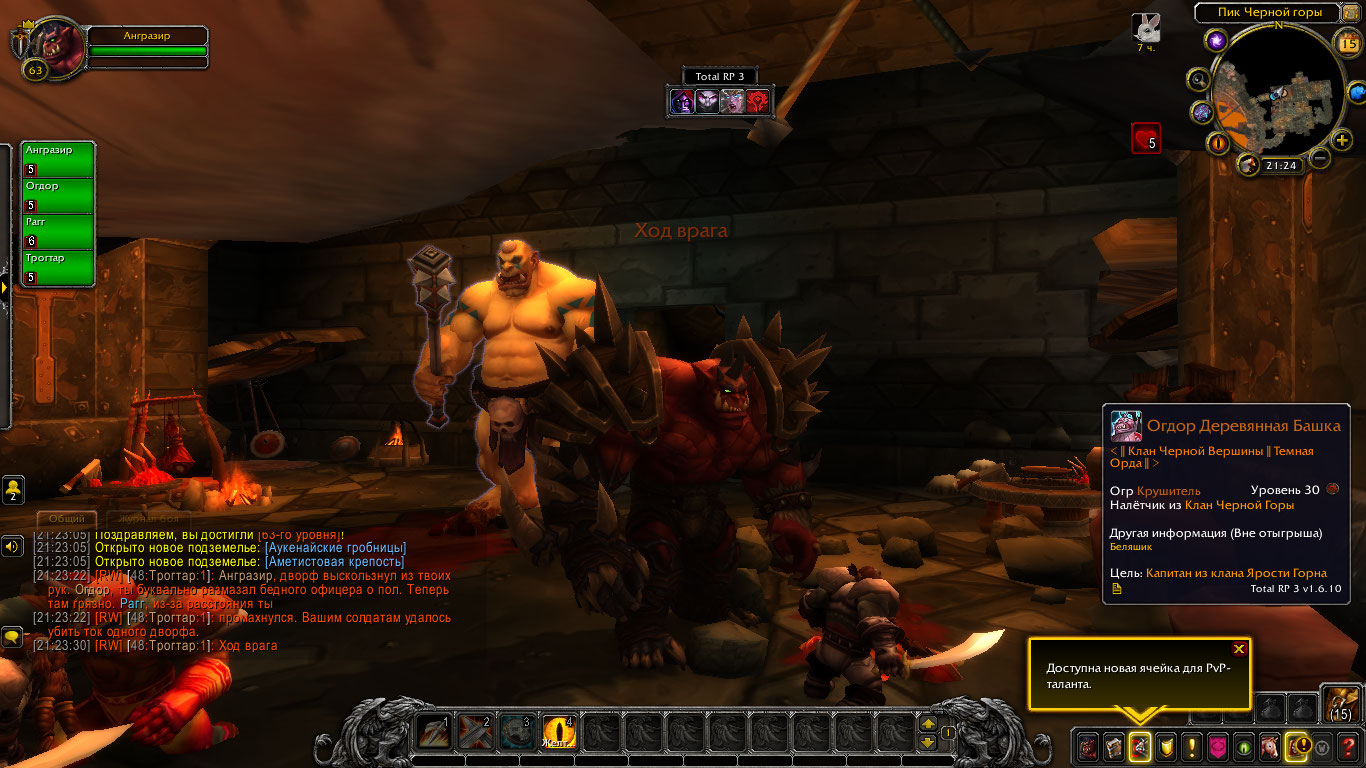Open the backpack bag showing 15
This screenshot has width=1366, height=768.
tap(1339, 703)
